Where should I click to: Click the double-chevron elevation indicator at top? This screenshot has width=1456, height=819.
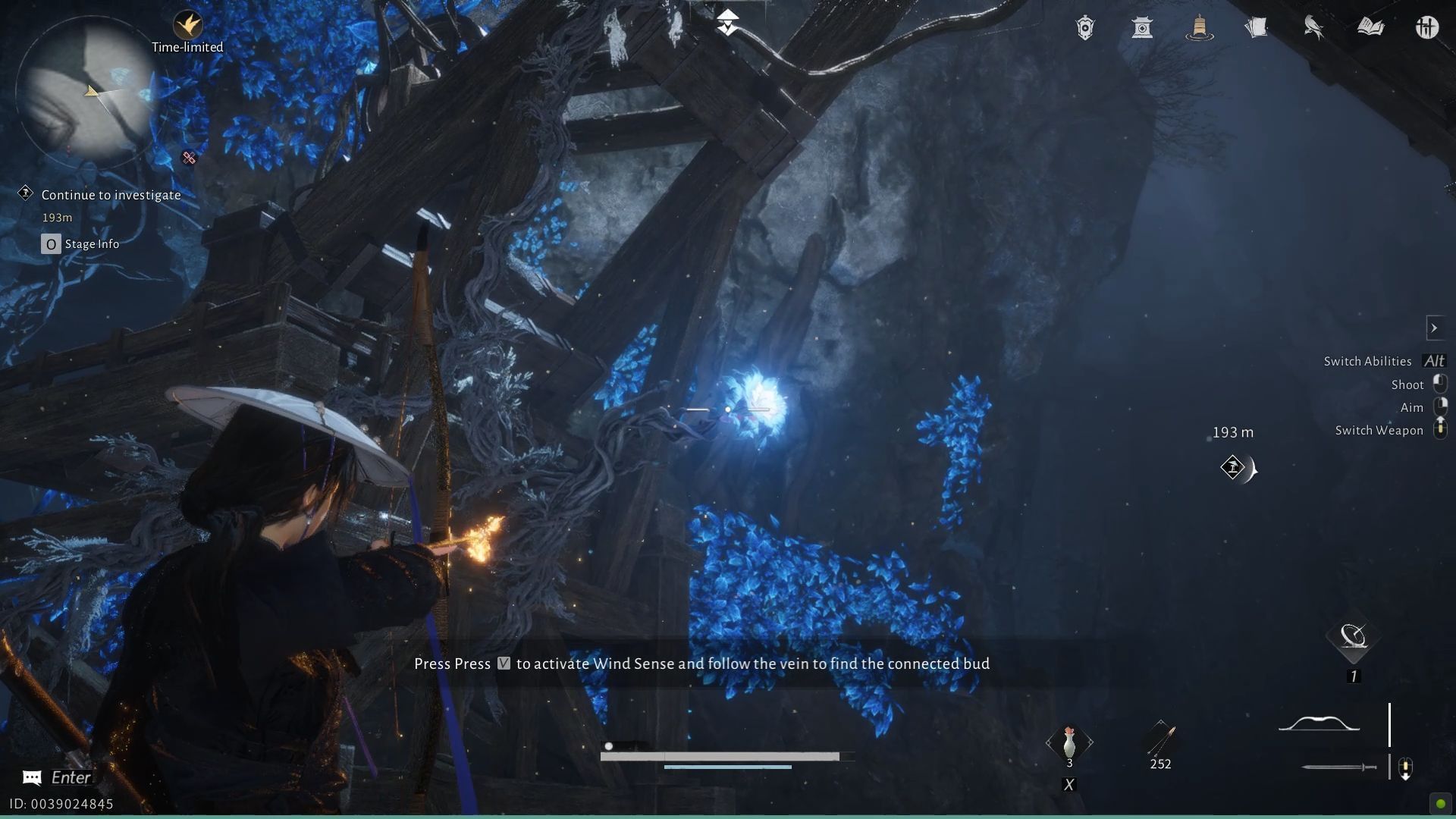(x=727, y=19)
